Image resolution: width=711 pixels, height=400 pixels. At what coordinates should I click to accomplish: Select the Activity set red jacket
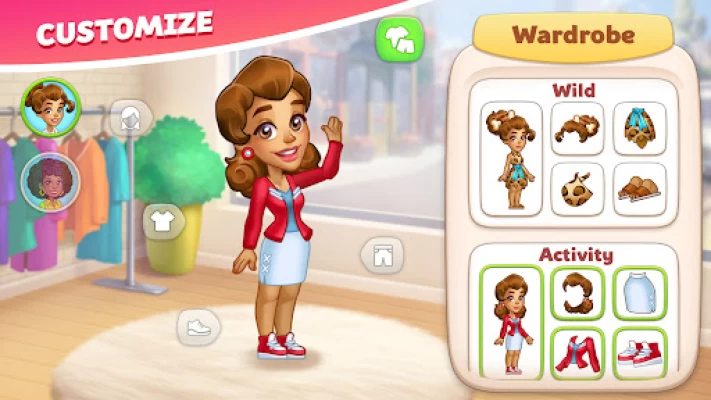coord(577,352)
